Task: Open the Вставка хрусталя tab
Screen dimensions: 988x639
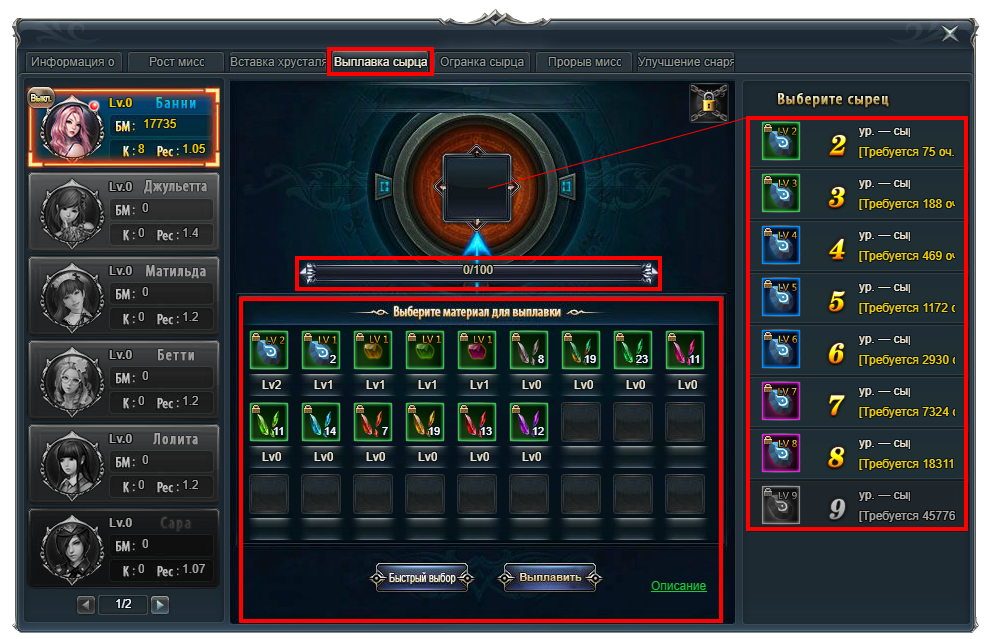Action: pyautogui.click(x=278, y=62)
